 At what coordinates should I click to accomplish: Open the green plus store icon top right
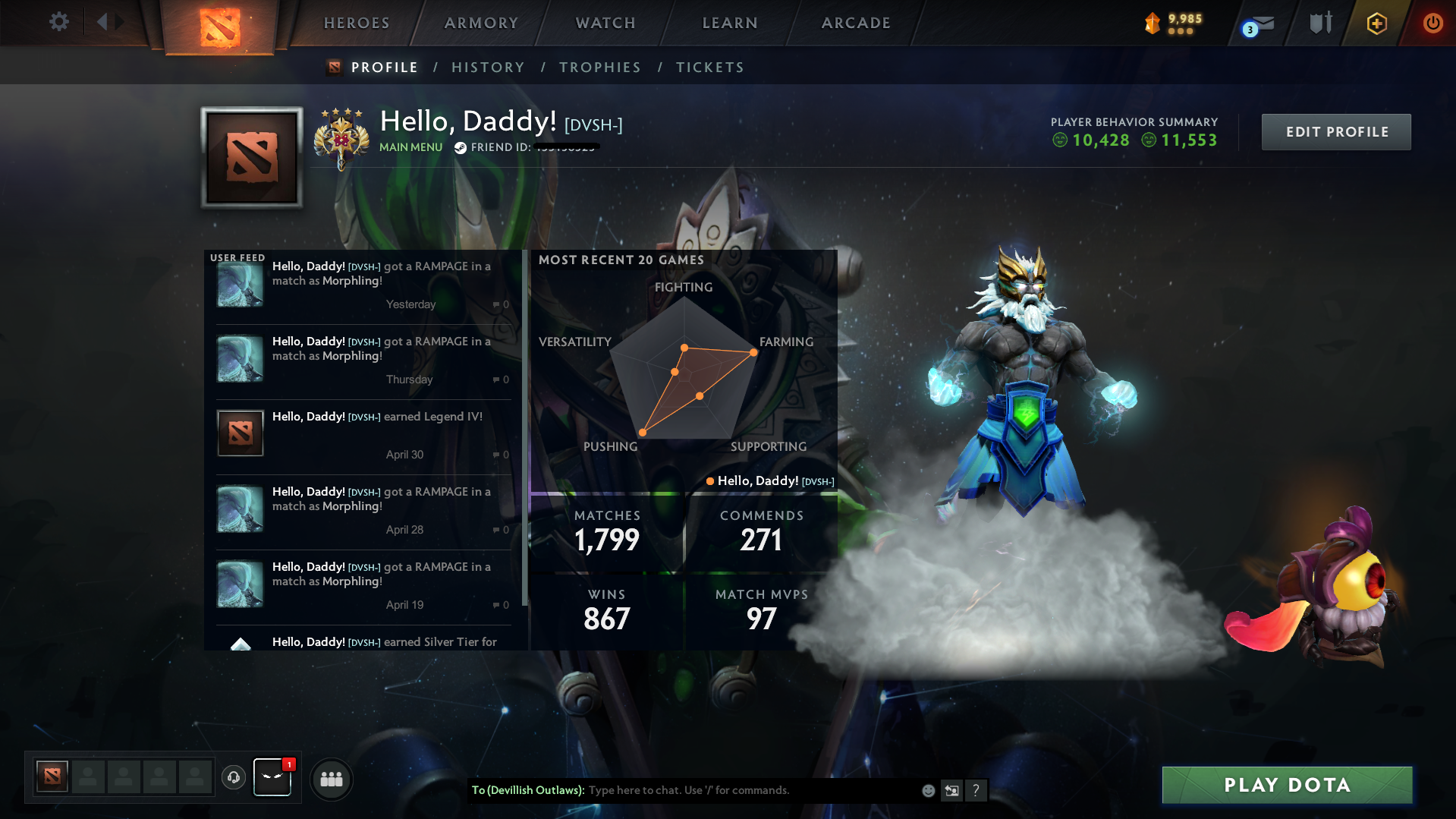[1376, 23]
